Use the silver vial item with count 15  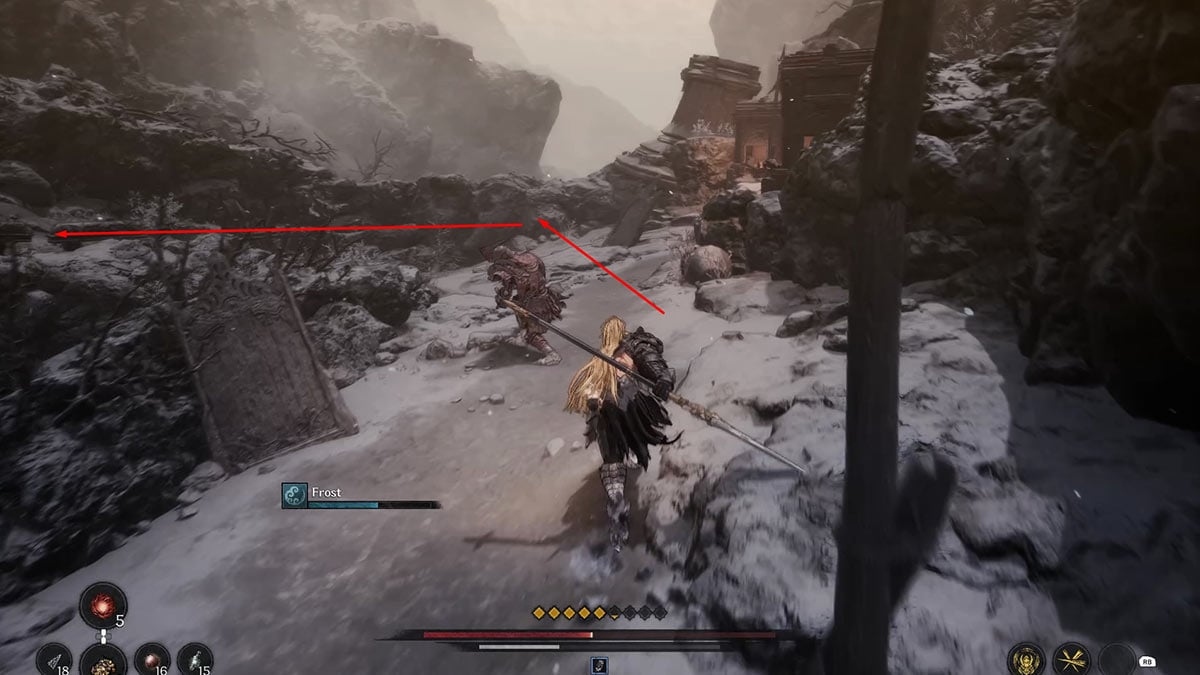(195, 660)
